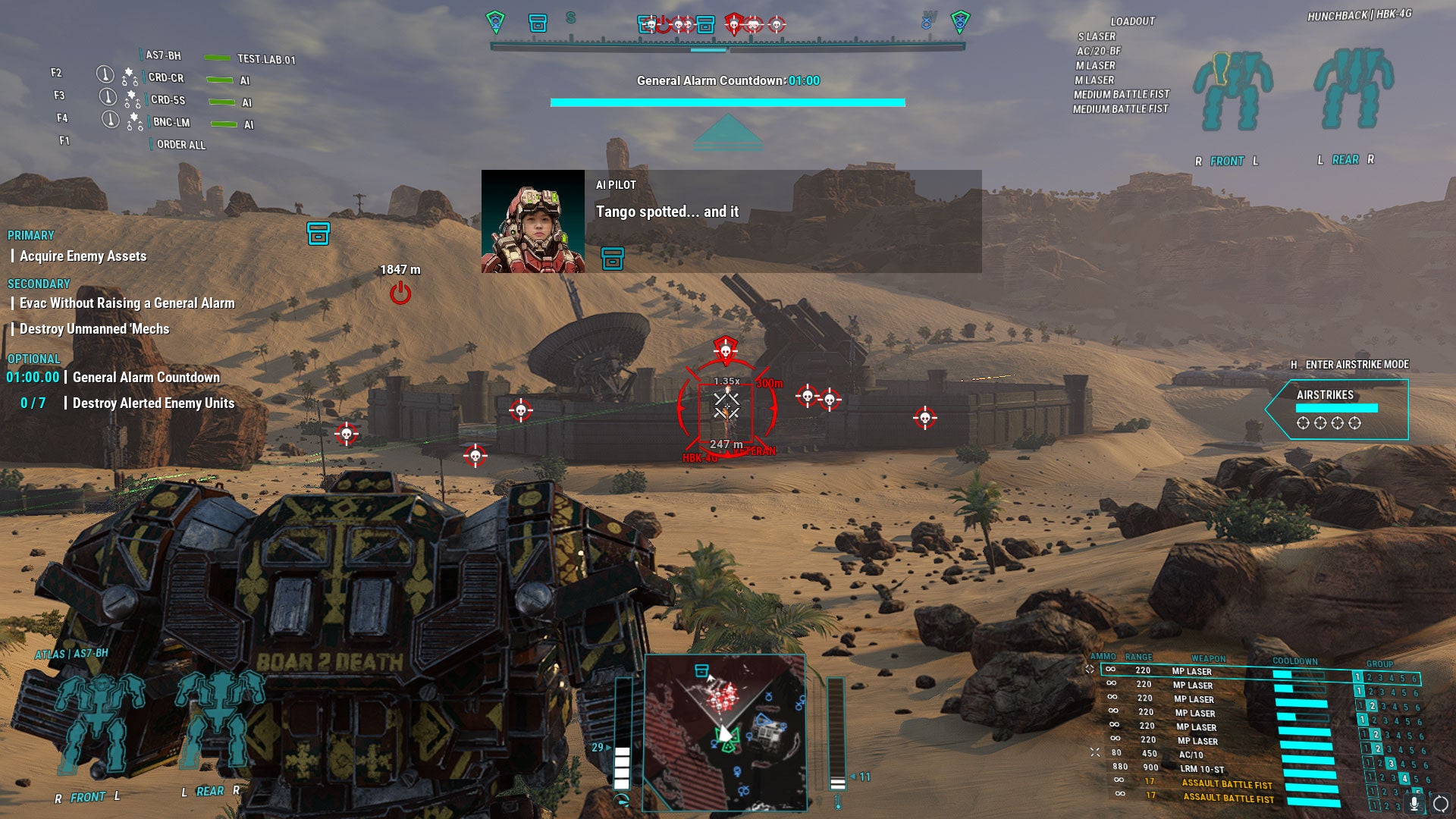
Task: Select the AC/10 weapon row
Action: (x=1191, y=755)
